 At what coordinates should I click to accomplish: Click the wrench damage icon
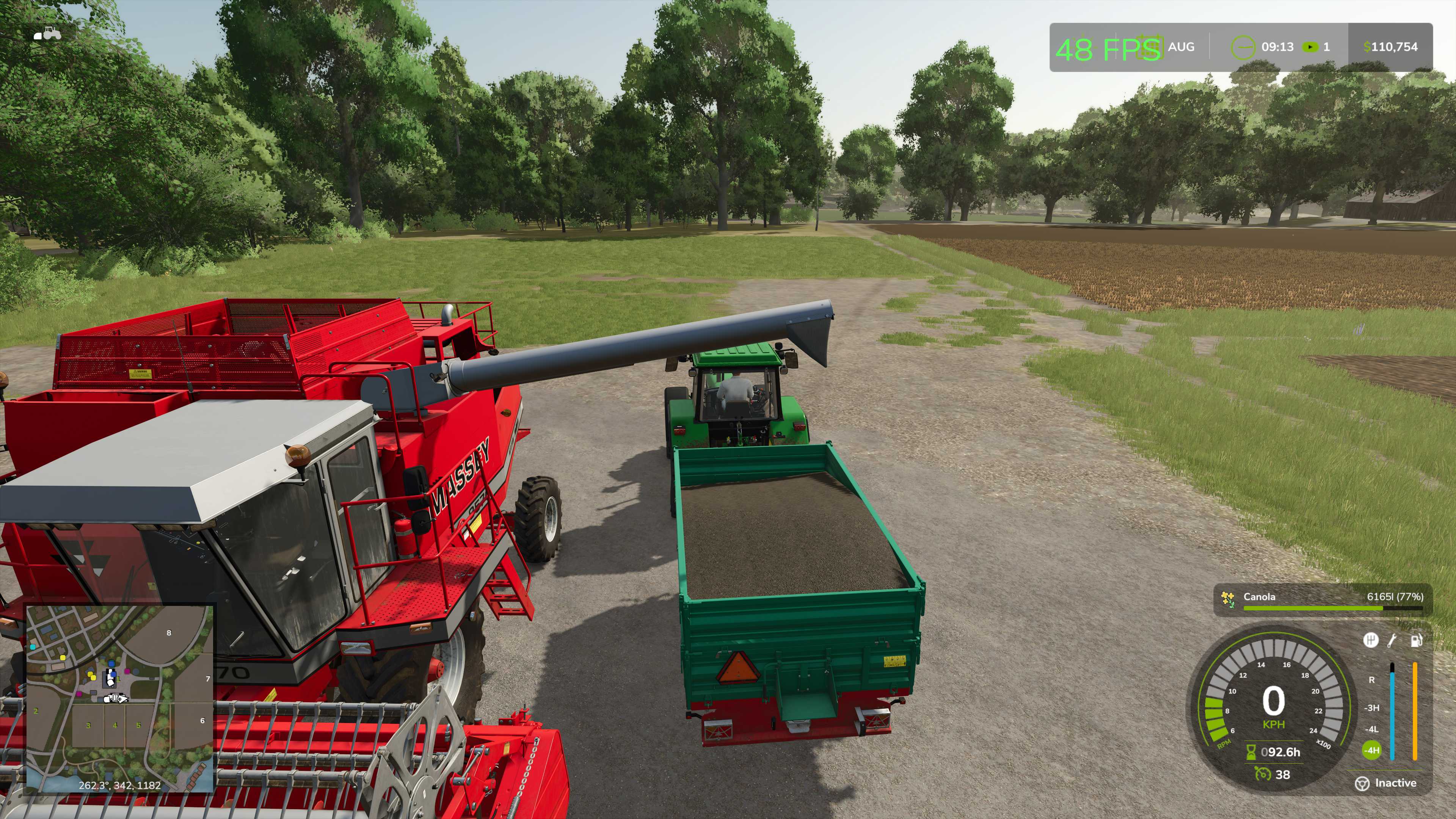[1393, 640]
